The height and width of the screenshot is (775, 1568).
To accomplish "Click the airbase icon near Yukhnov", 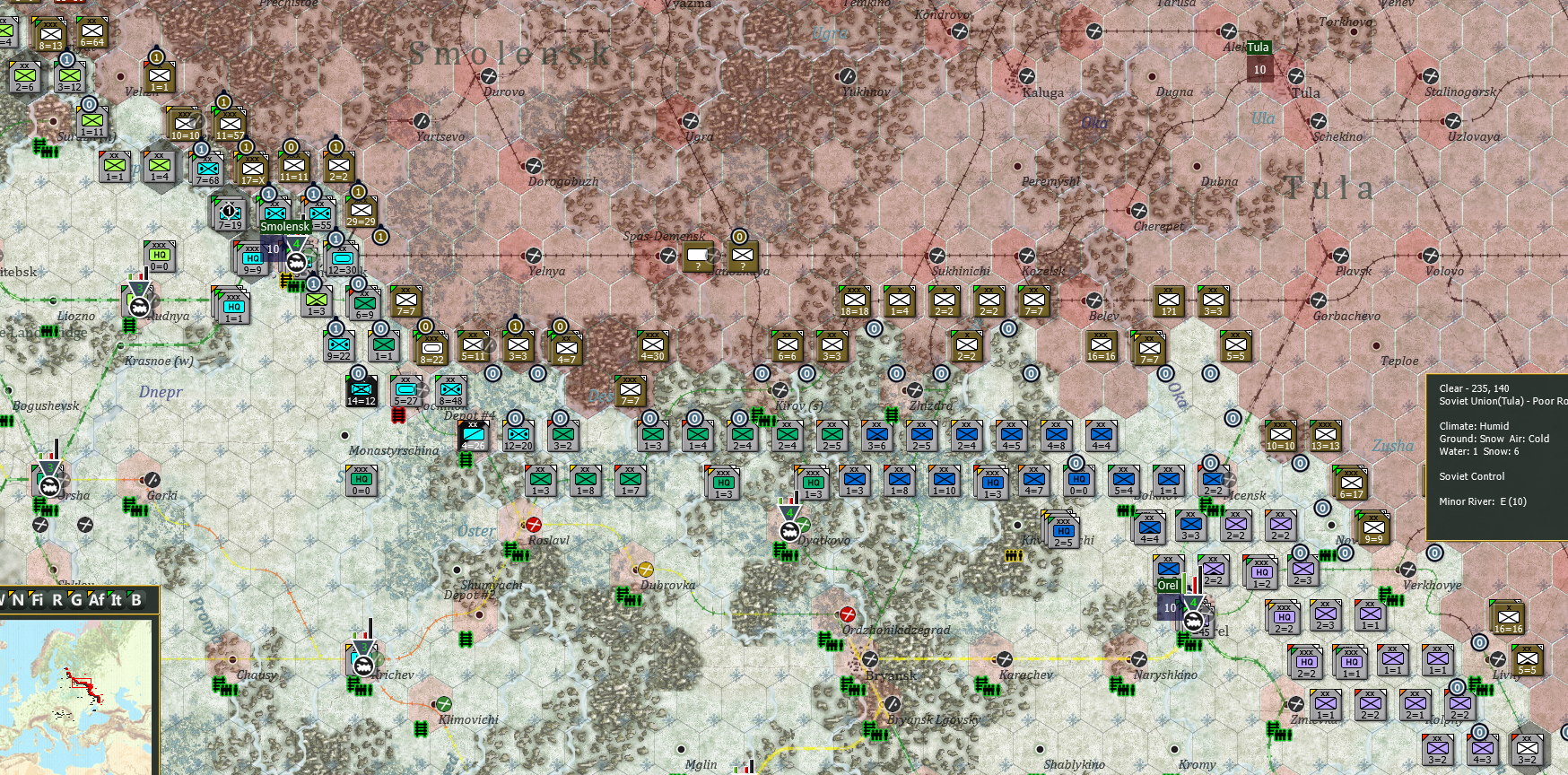I will [848, 76].
